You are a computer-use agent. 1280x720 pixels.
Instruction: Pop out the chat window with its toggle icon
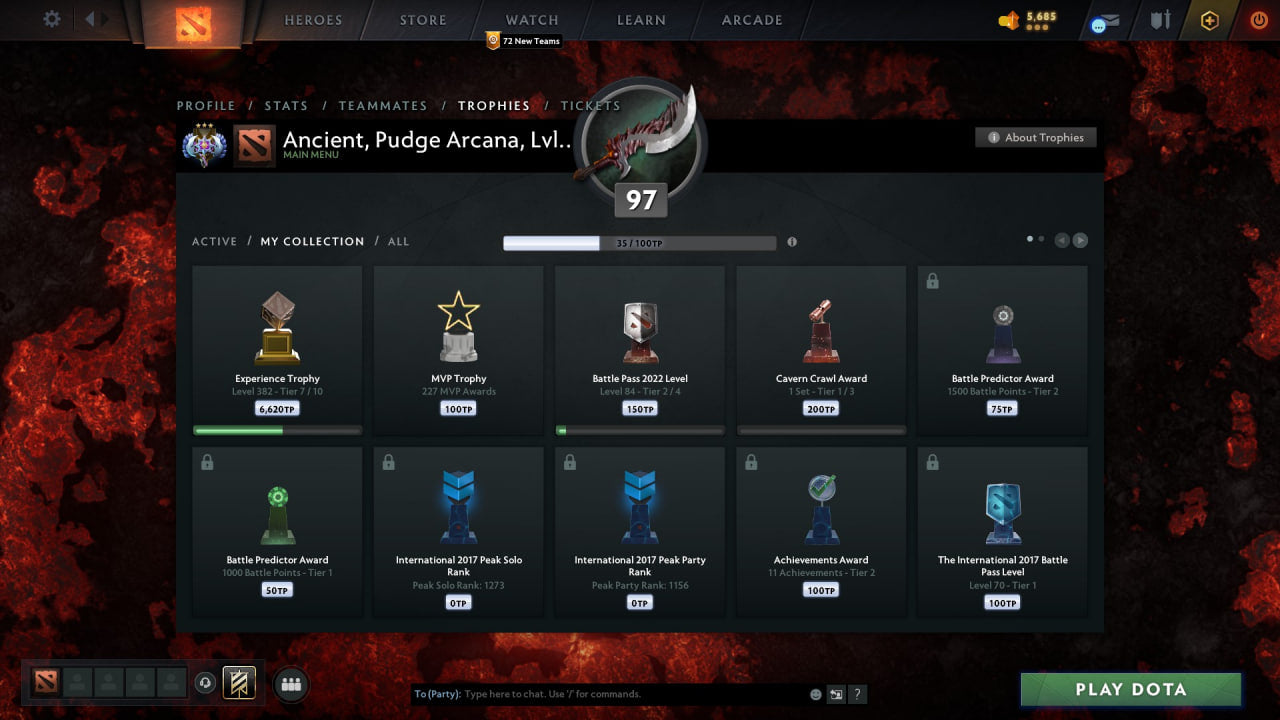[x=836, y=693]
